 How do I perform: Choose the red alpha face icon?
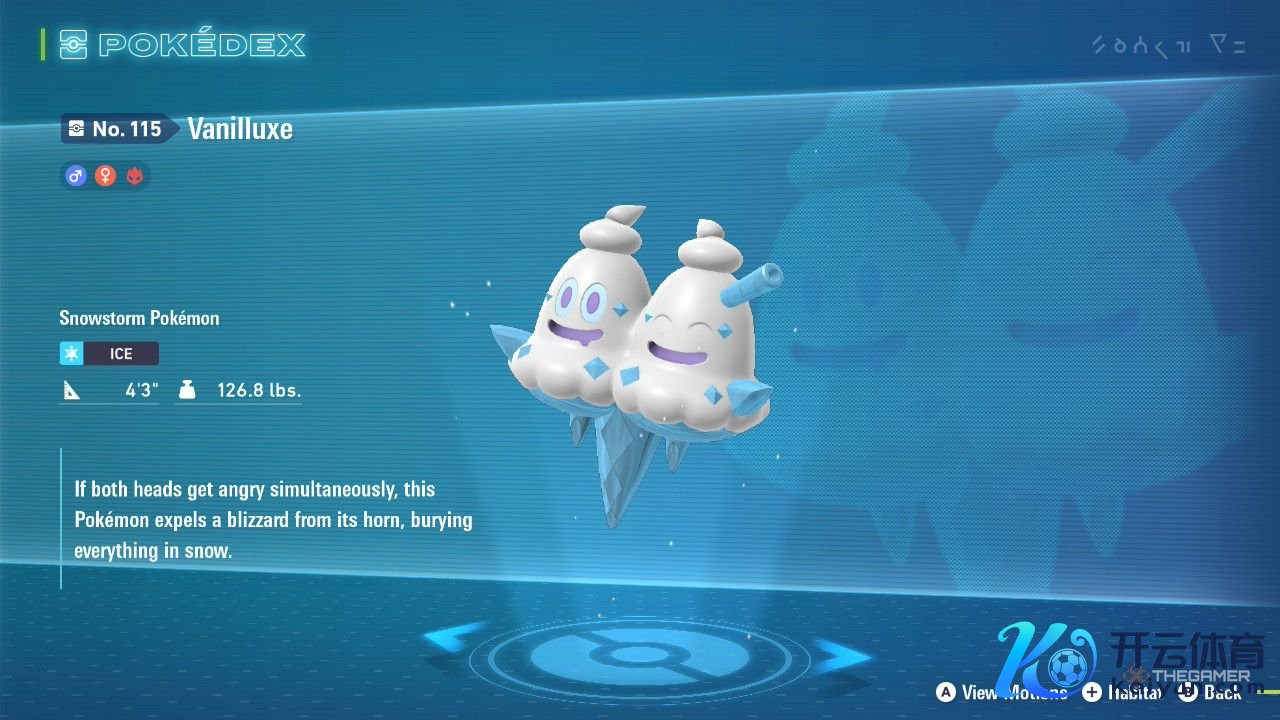135,176
